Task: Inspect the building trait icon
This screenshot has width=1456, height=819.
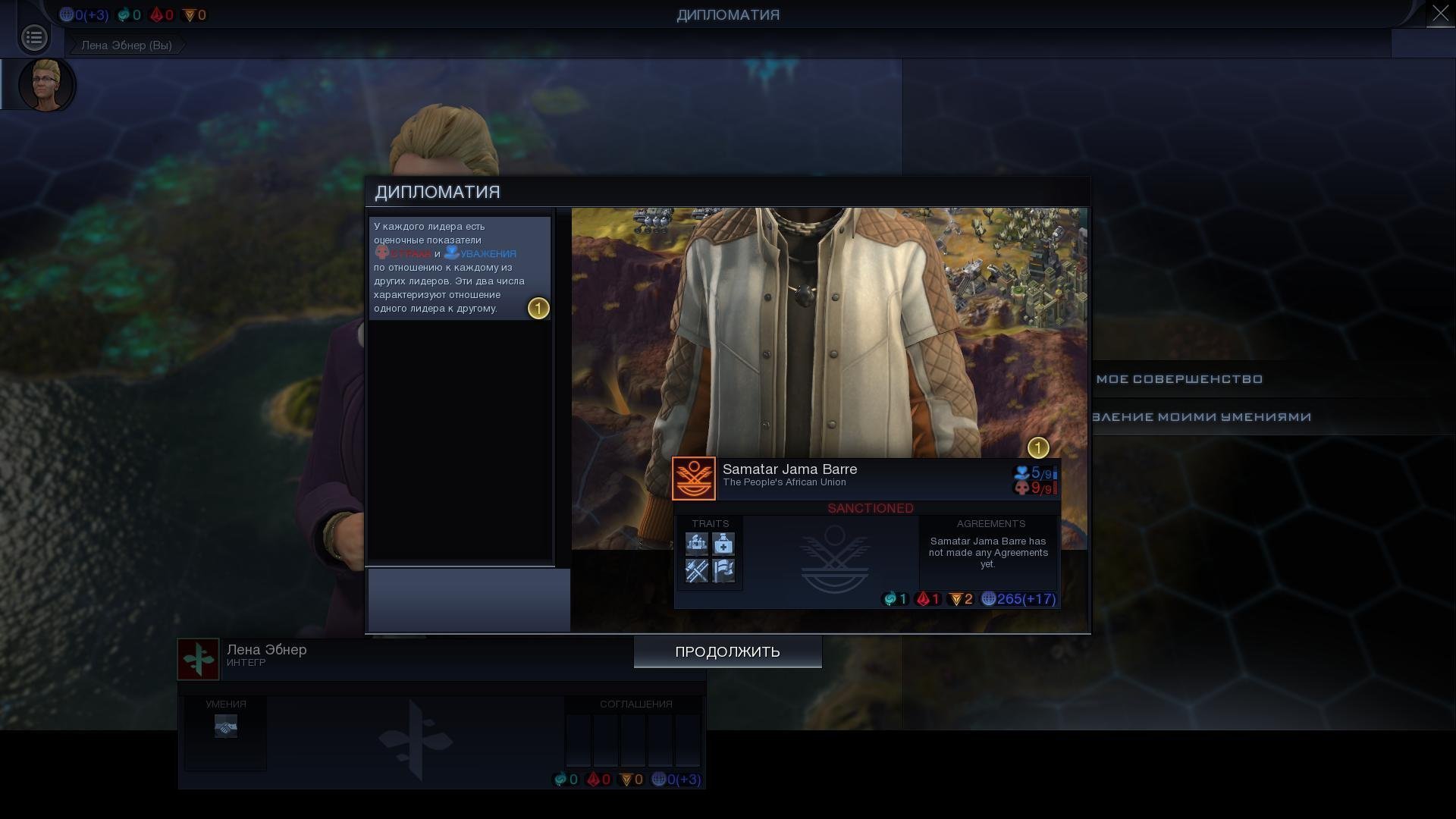Action: click(697, 544)
